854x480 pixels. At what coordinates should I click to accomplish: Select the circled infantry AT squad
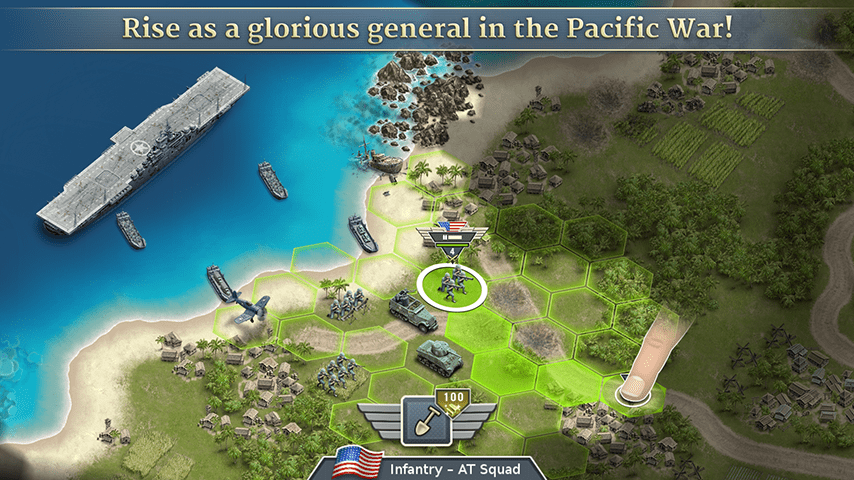tap(451, 286)
